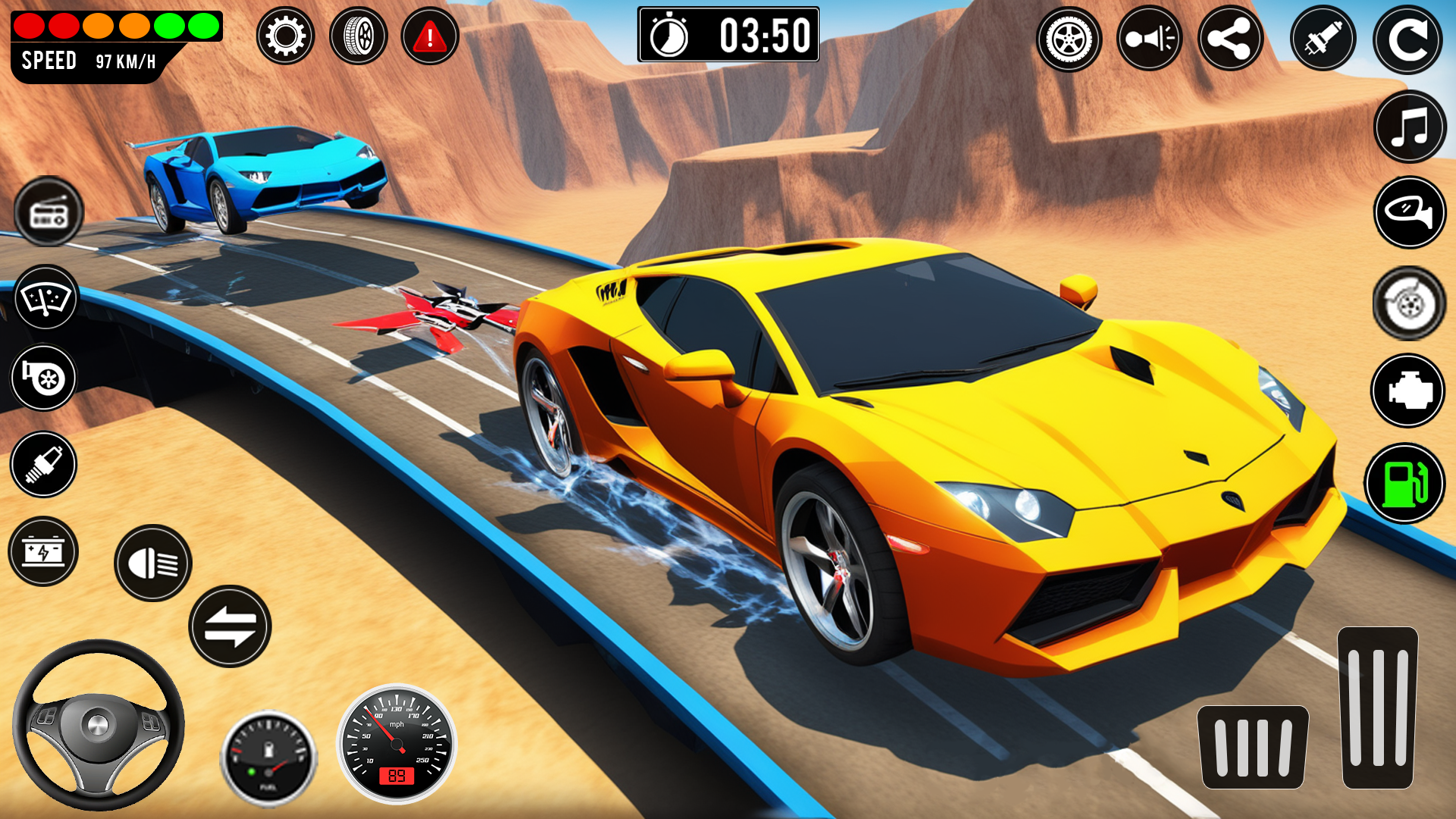The height and width of the screenshot is (819, 1456).
Task: Select the car battery icon
Action: [x=43, y=551]
